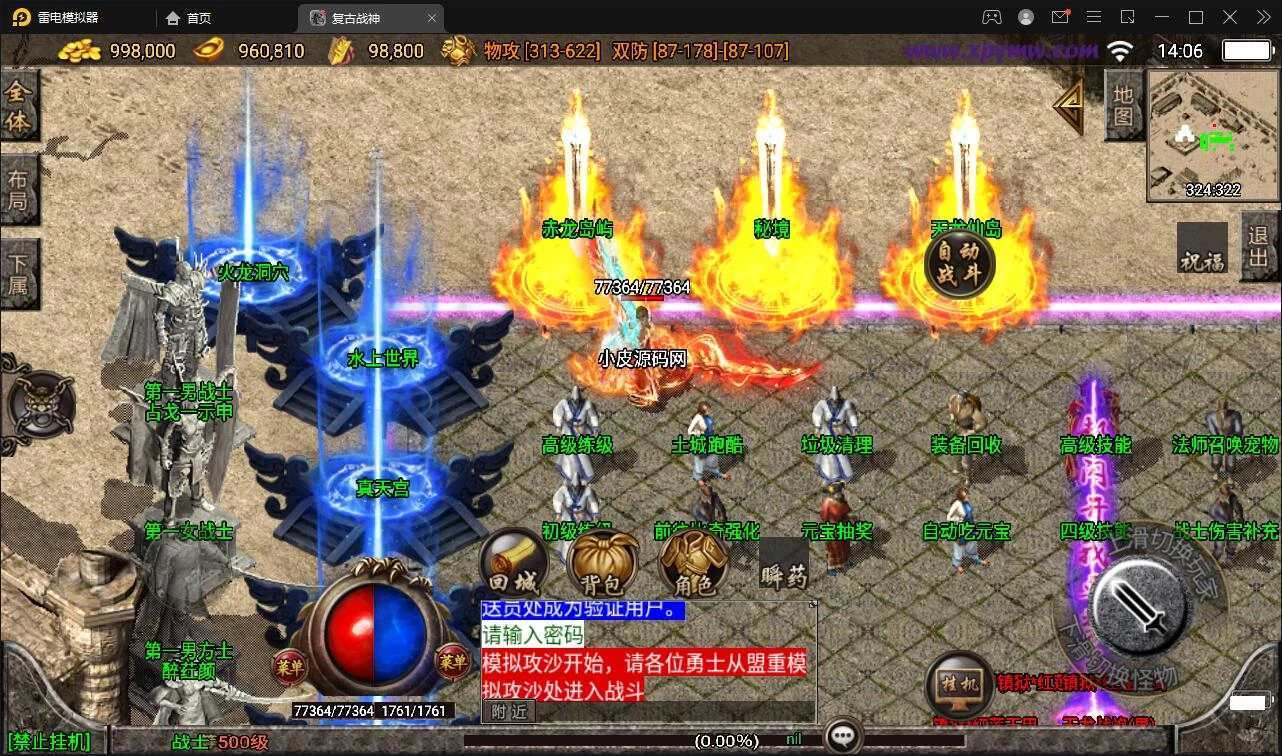Switch to the 附近 chat channel
The width and height of the screenshot is (1282, 756).
pos(509,711)
